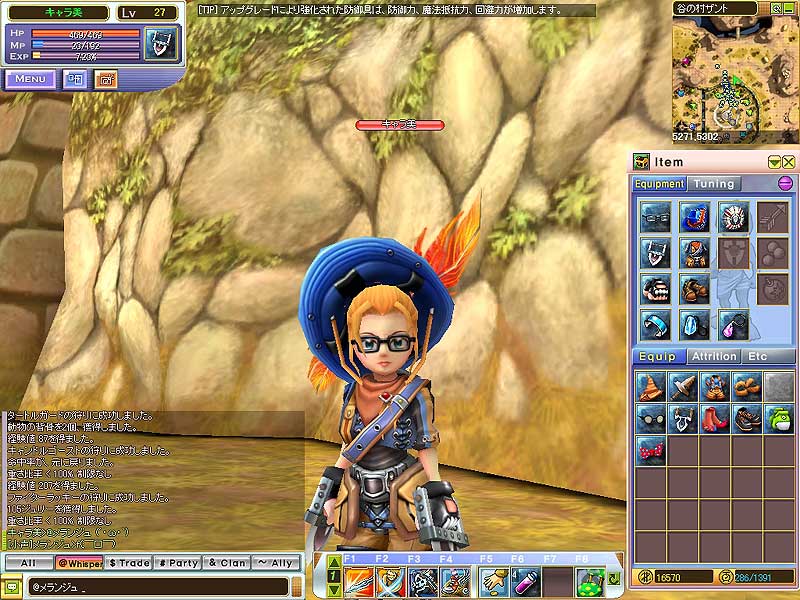Activate the F1 sword slash skill

pyautogui.click(x=360, y=581)
